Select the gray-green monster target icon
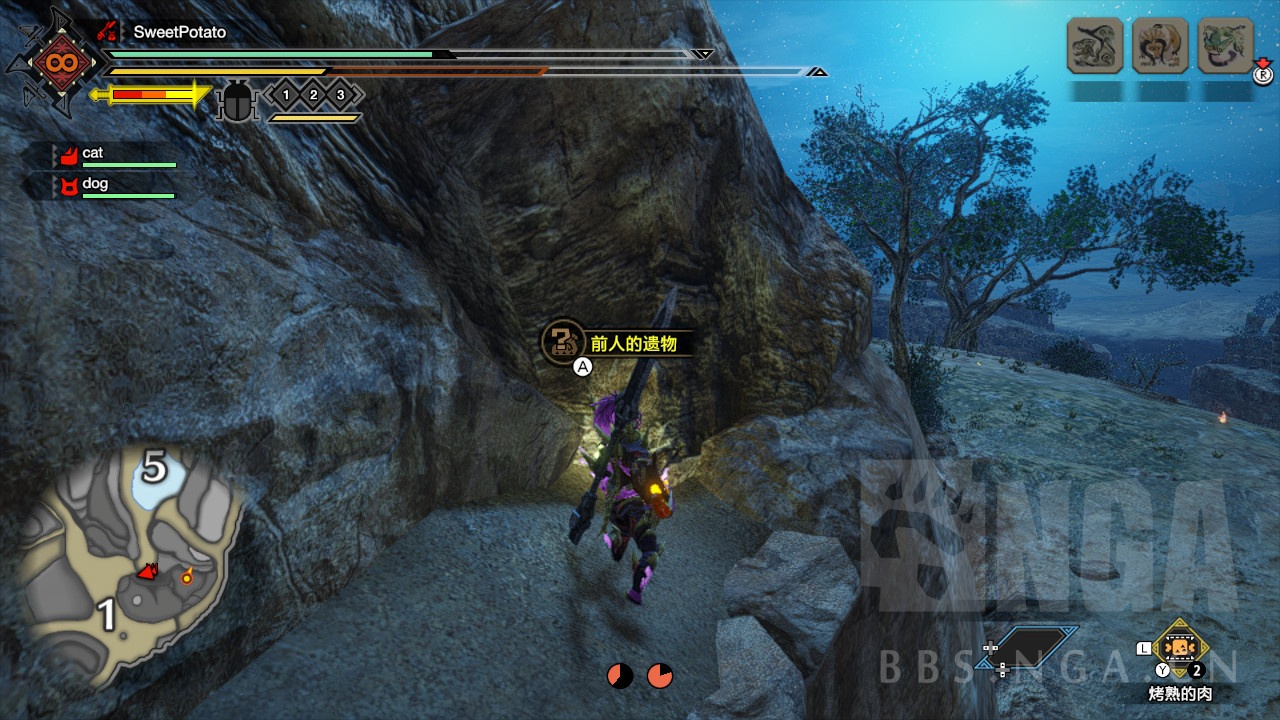Image resolution: width=1280 pixels, height=720 pixels. pos(1095,45)
